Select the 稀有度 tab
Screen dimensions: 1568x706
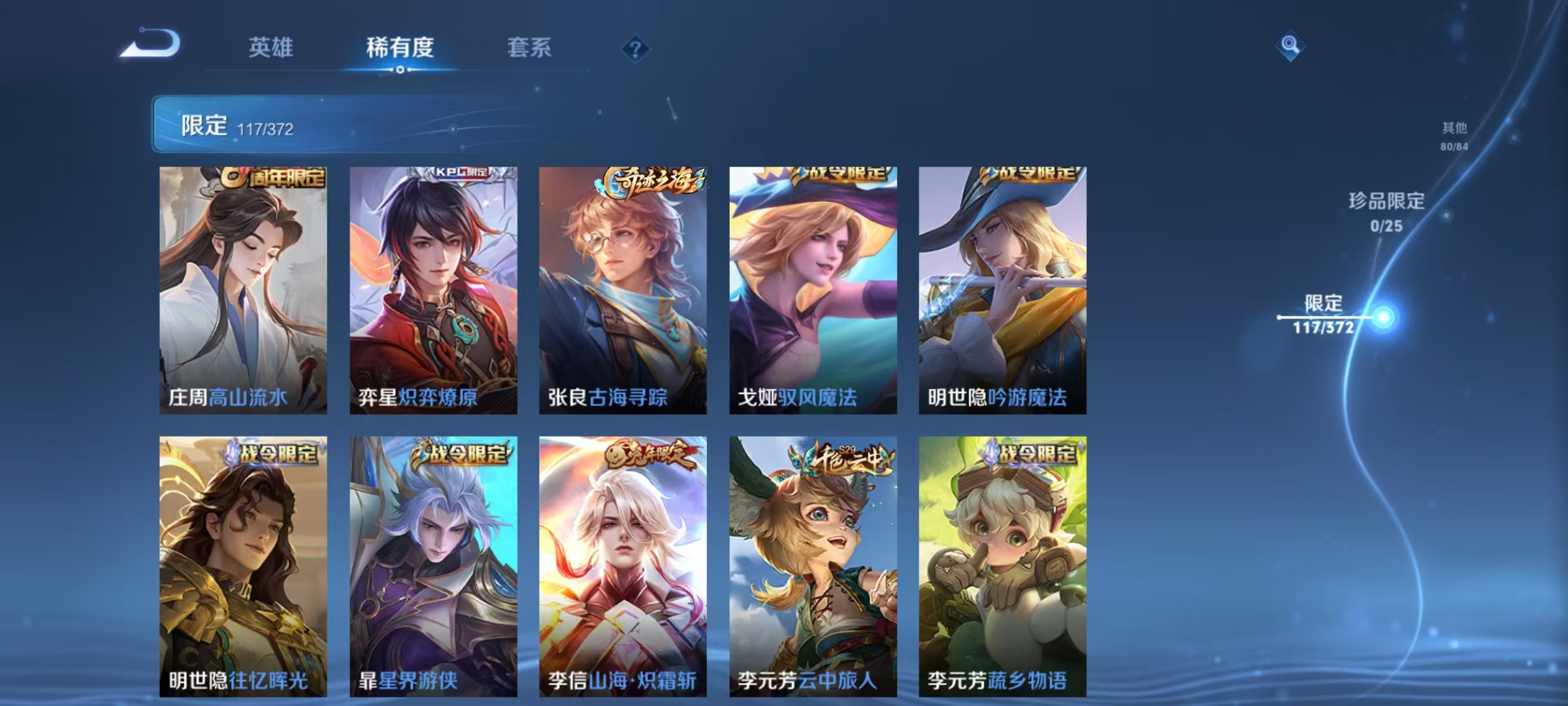click(x=400, y=48)
